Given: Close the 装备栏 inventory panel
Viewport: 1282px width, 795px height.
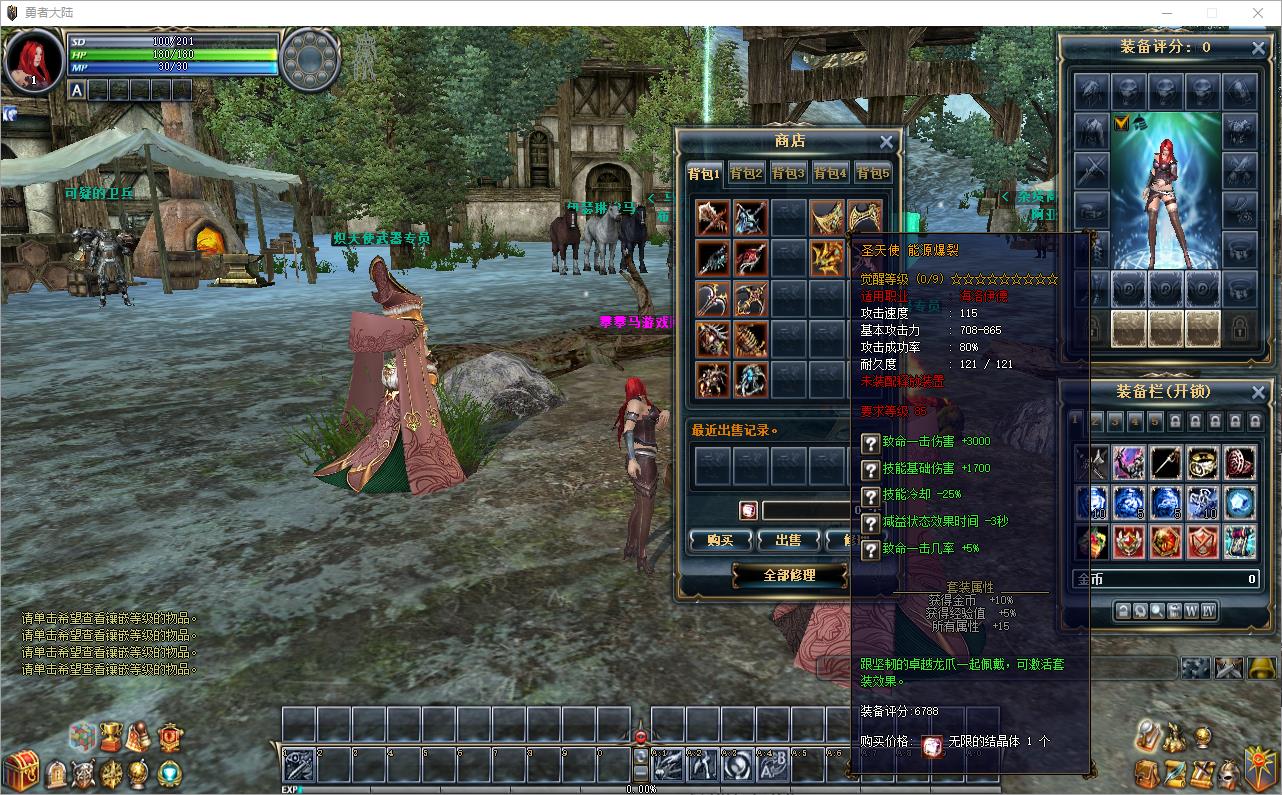Looking at the screenshot, I should (x=1258, y=392).
